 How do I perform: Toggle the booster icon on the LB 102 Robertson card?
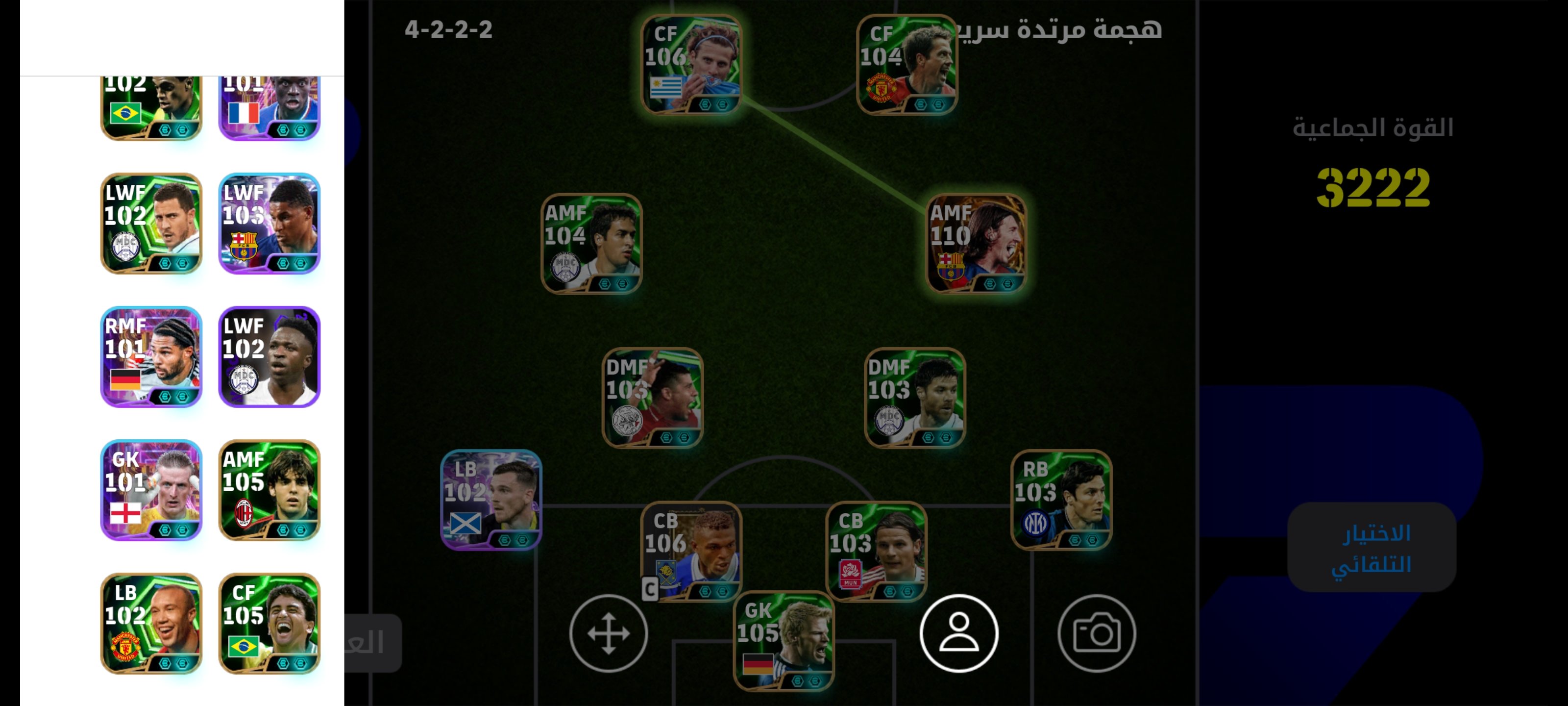504,540
